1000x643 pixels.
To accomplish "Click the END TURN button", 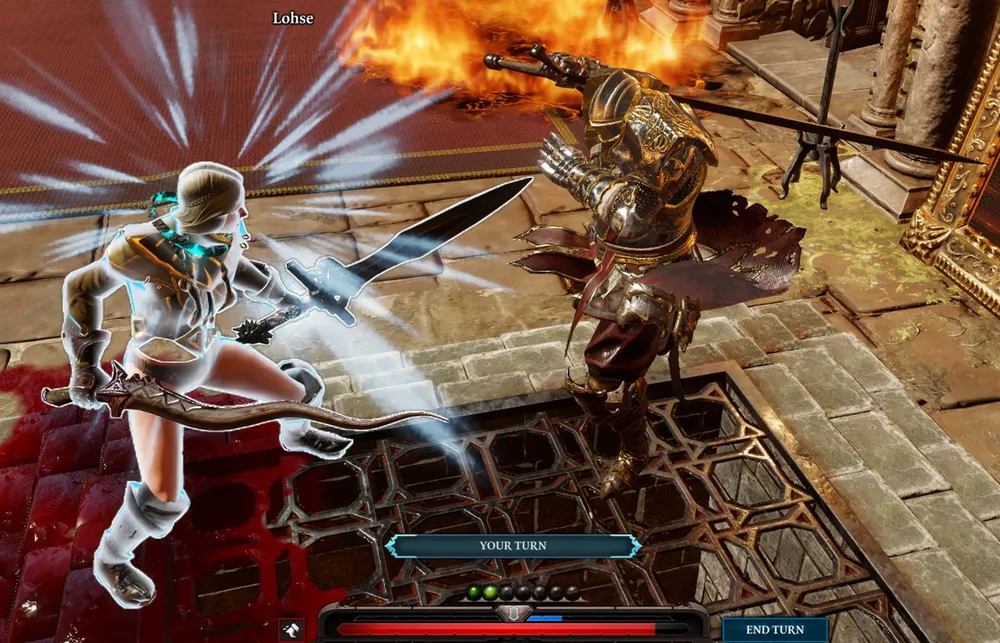I will pyautogui.click(x=774, y=631).
